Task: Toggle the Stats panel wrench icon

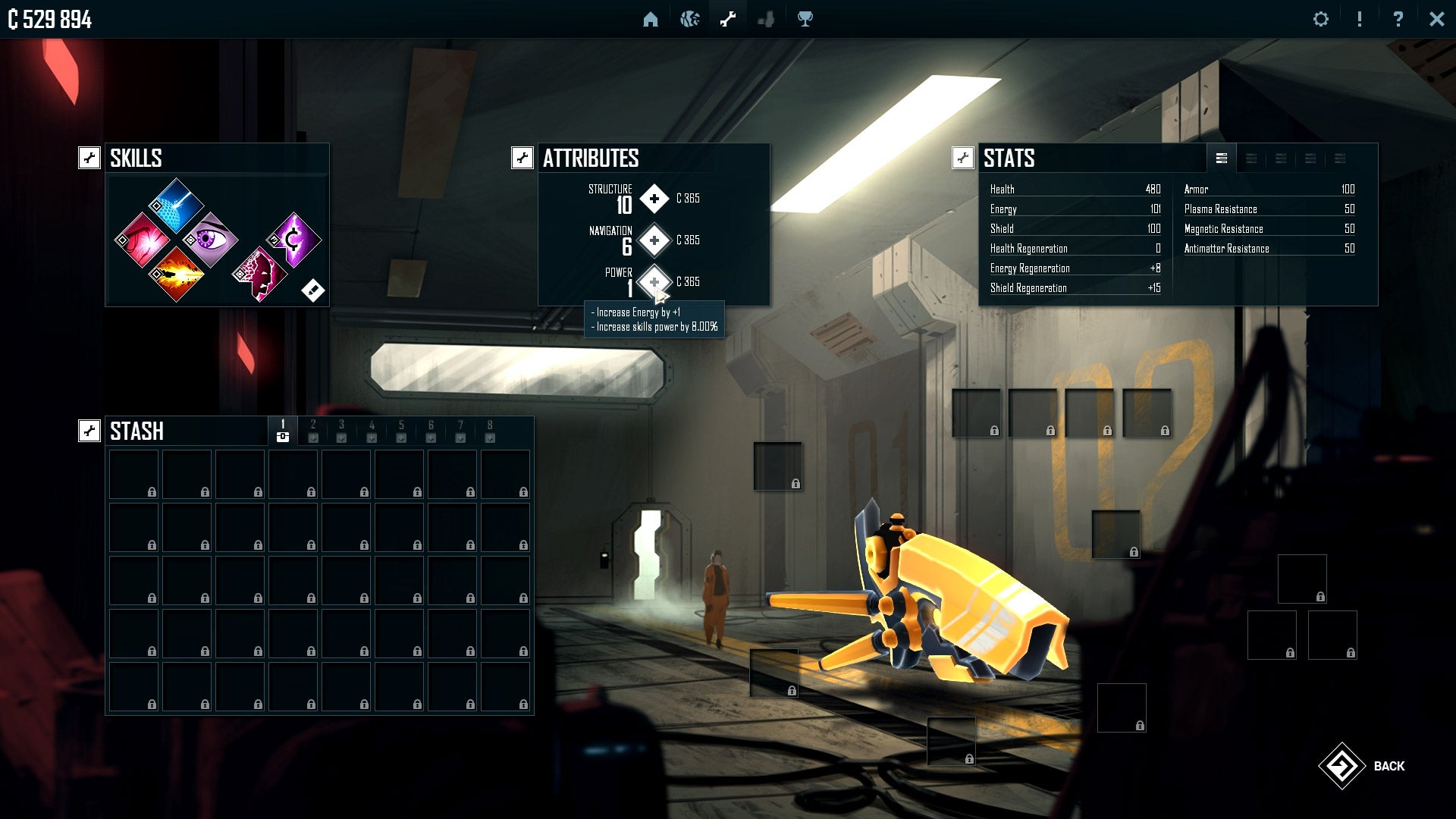Action: (962, 158)
